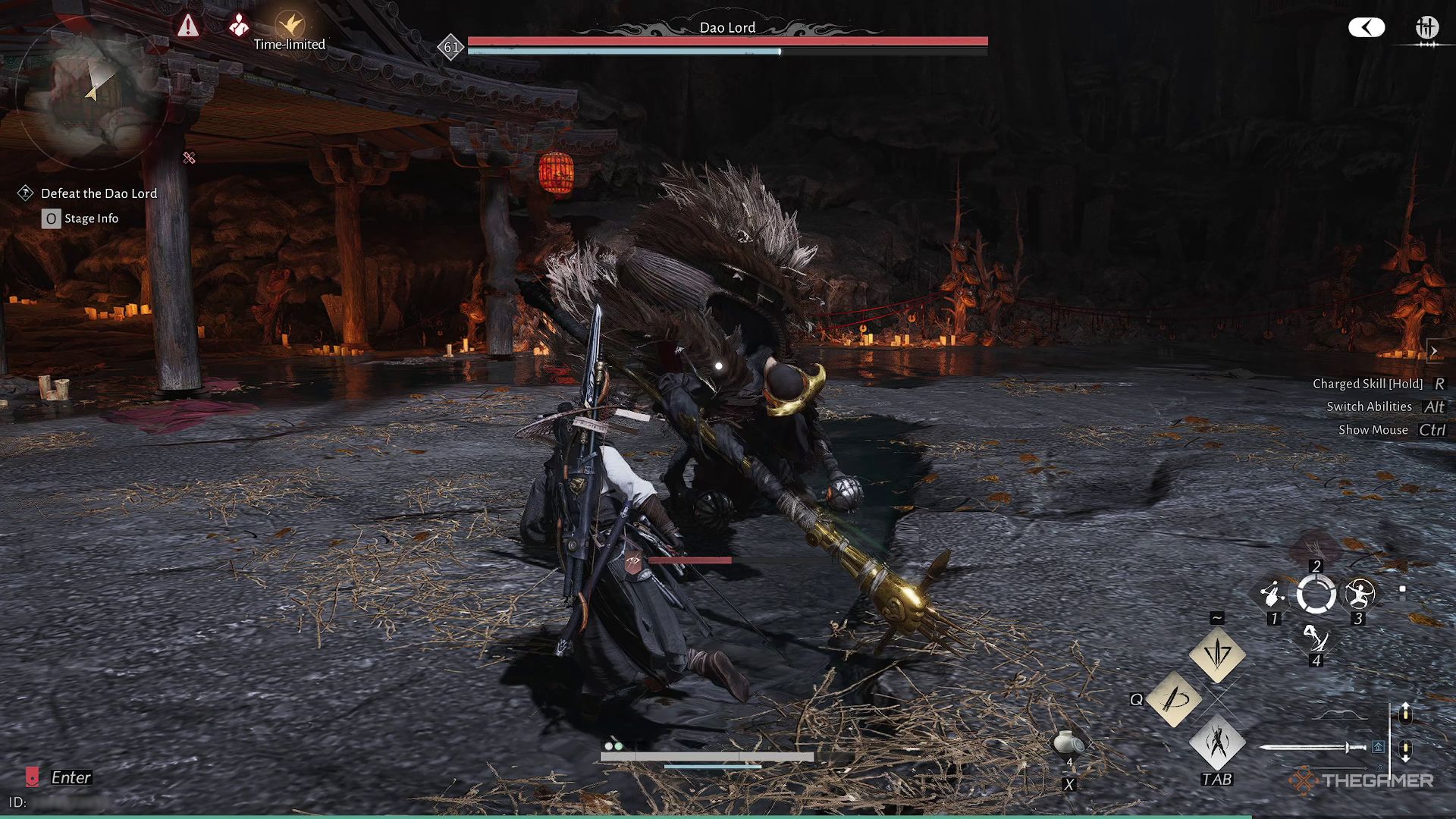The width and height of the screenshot is (1456, 819).
Task: Select the tilde-key weapon skill diamond
Action: coord(1217,654)
